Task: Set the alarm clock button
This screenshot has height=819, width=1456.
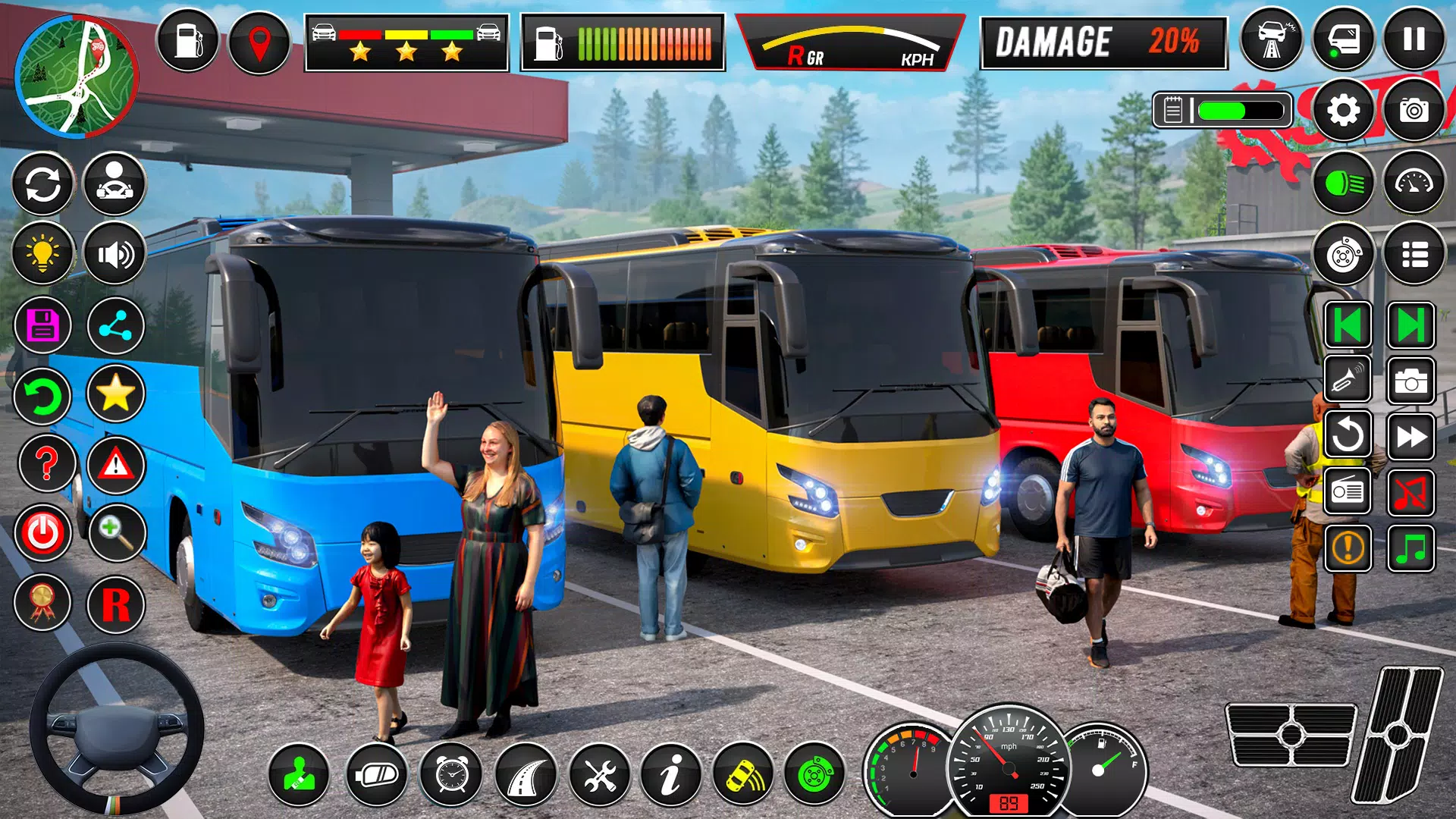Action: click(x=451, y=775)
